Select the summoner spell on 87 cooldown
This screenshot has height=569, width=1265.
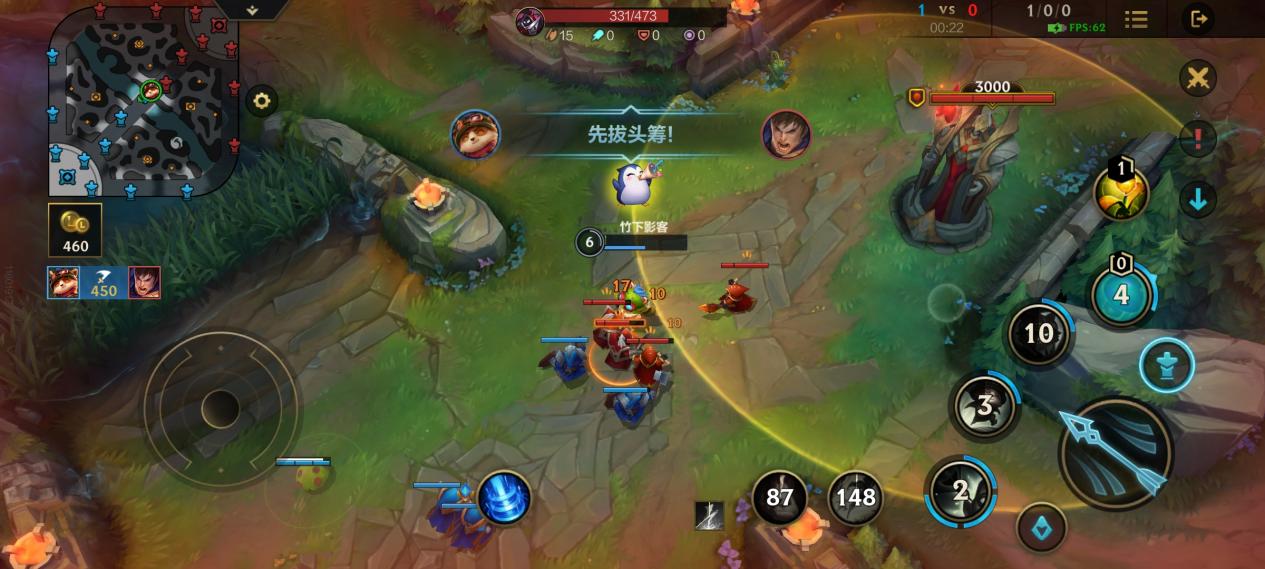pyautogui.click(x=779, y=497)
